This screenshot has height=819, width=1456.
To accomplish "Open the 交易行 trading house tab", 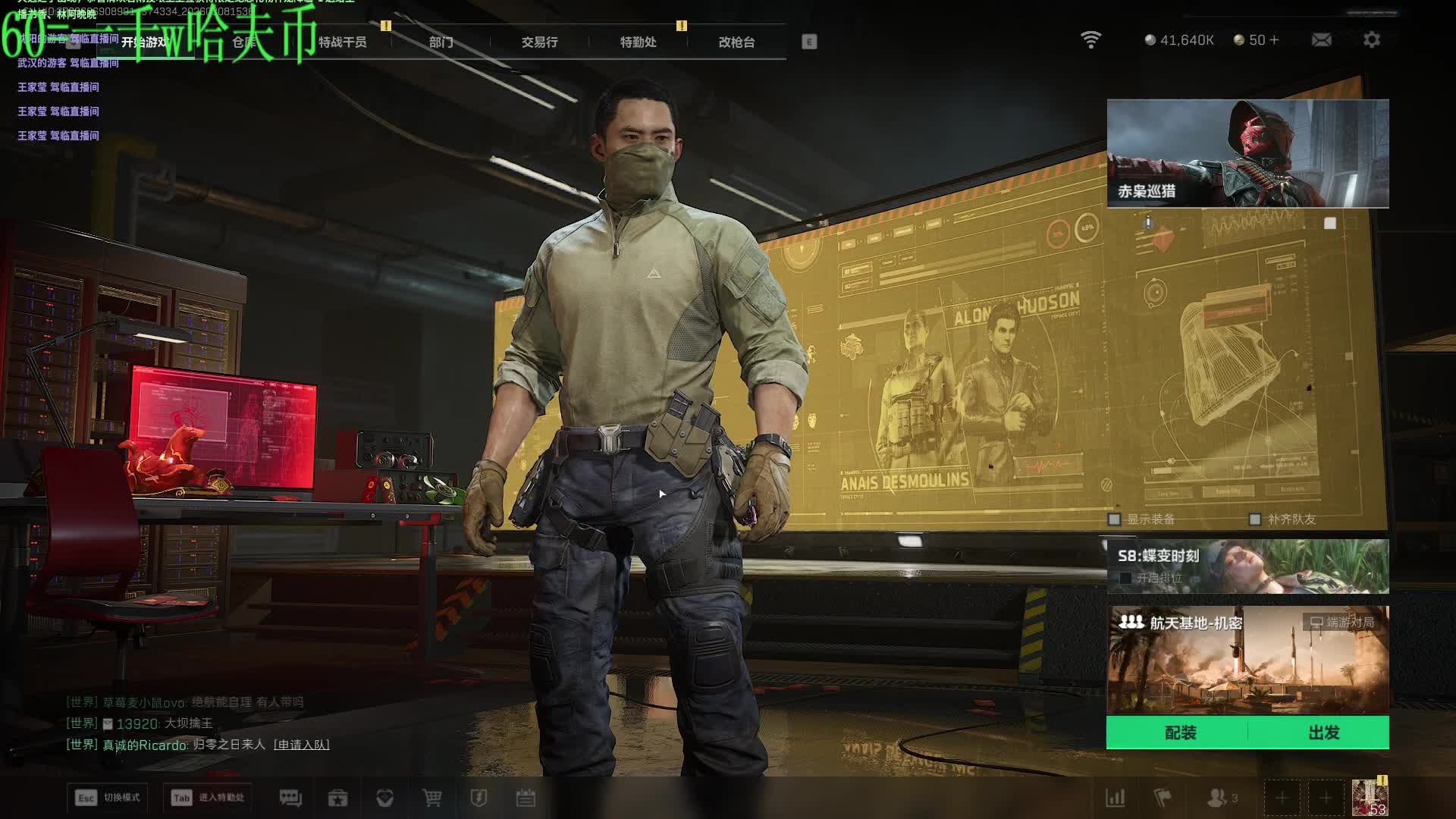I will [x=539, y=42].
